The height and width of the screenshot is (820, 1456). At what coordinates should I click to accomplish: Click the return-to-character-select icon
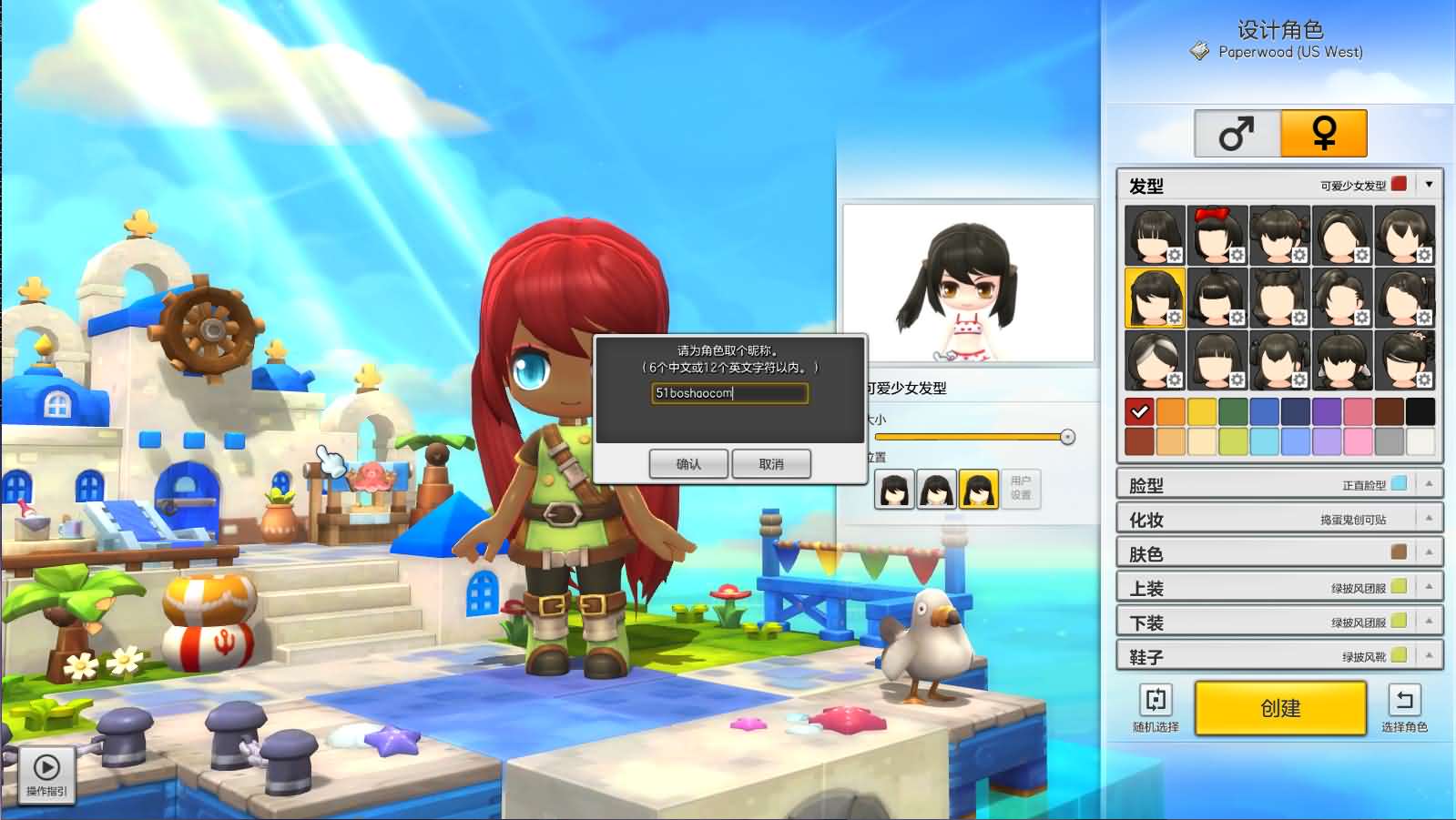click(x=1404, y=701)
